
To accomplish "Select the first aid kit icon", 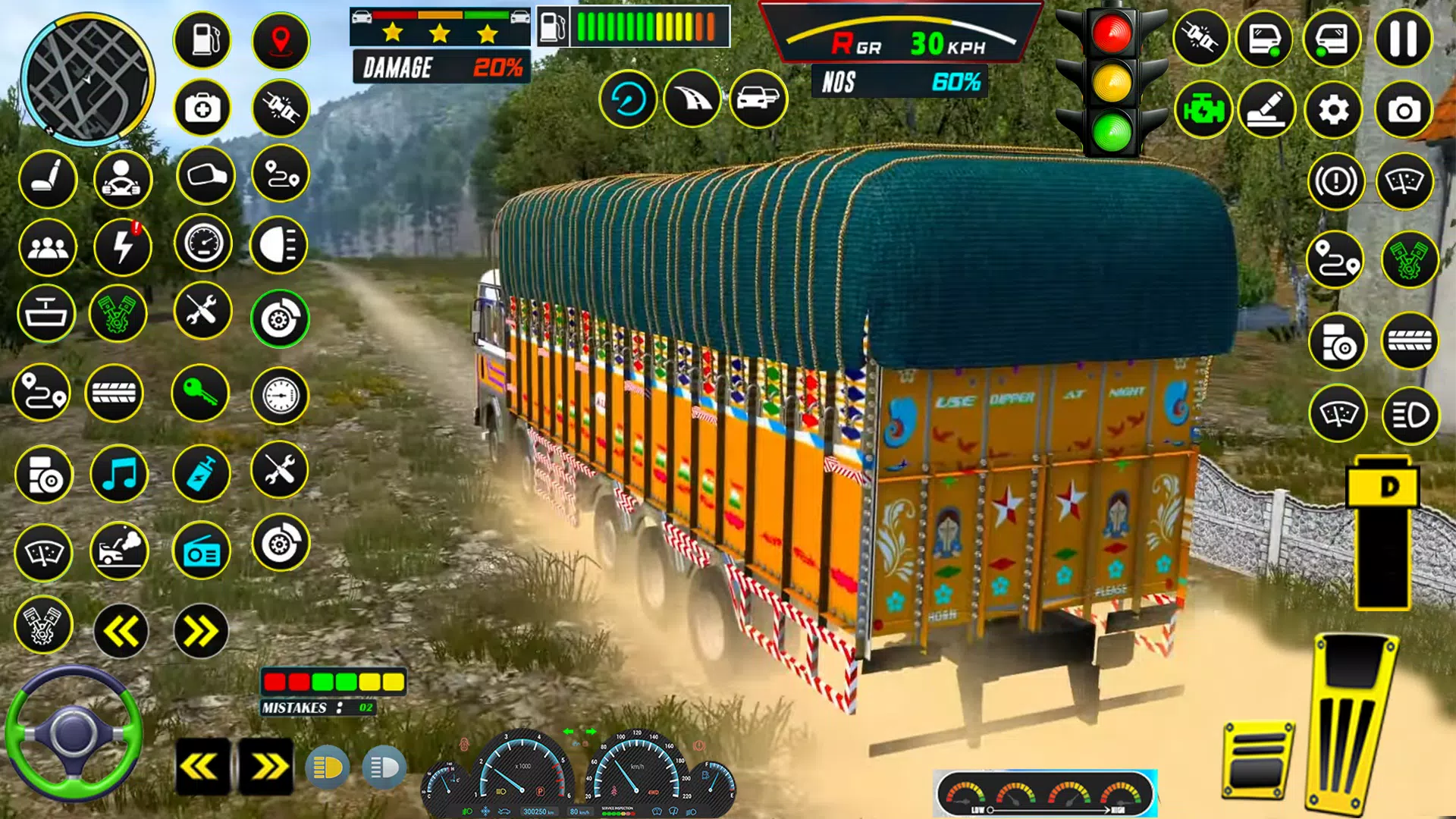I will (x=202, y=109).
